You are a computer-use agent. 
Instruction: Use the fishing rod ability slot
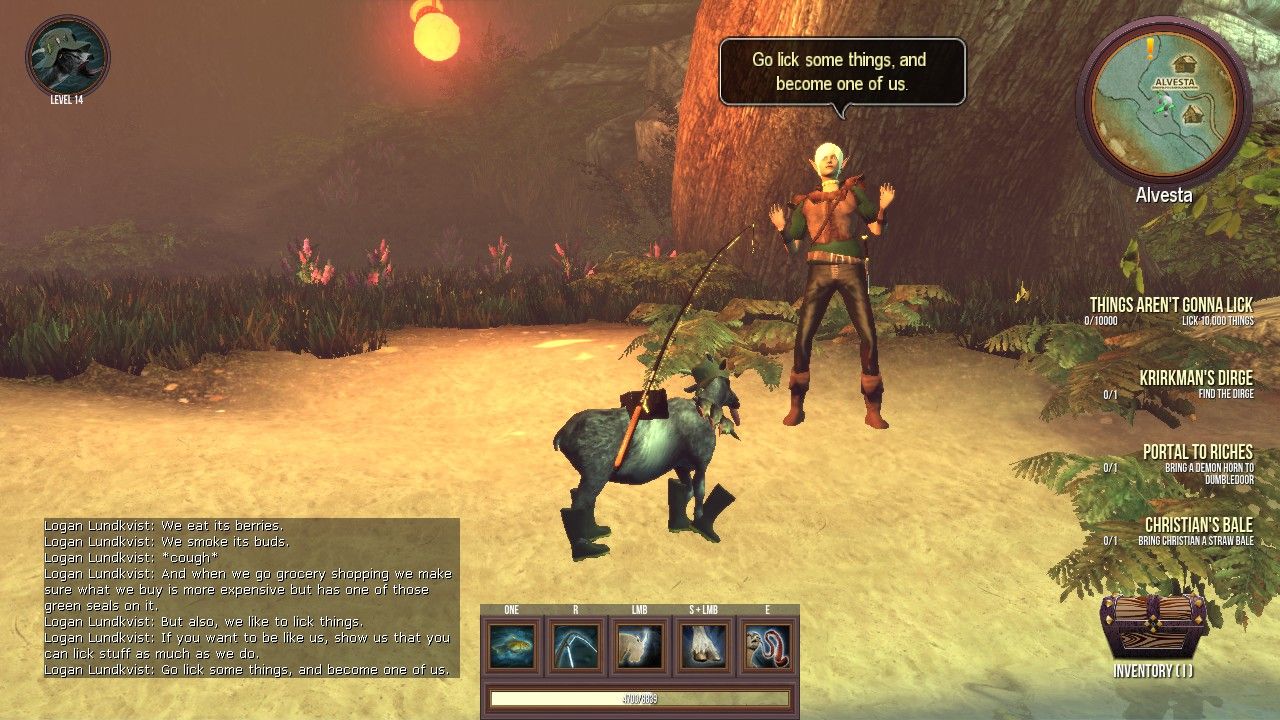pyautogui.click(x=576, y=646)
